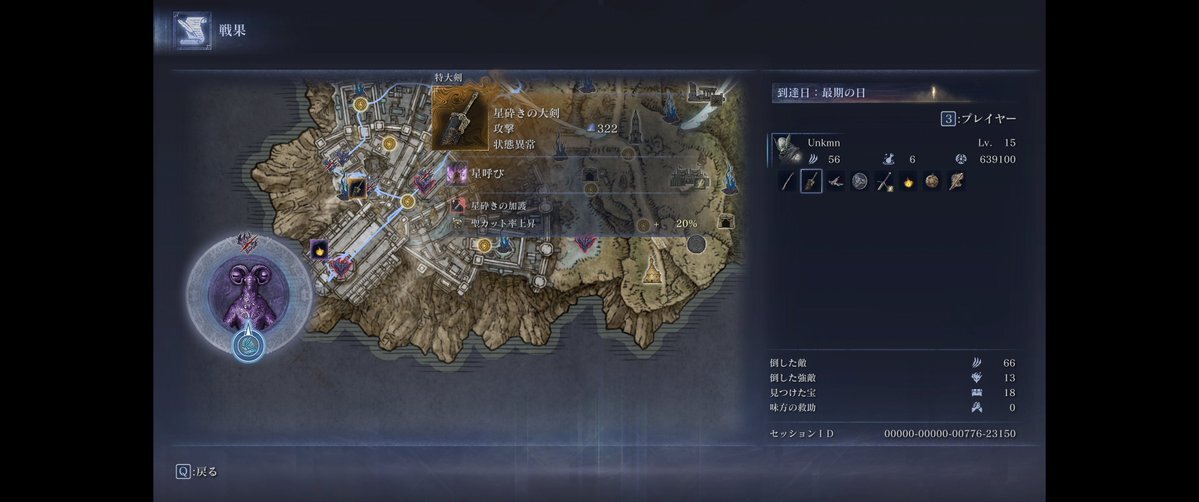Select the yellow flame item slot
The height and width of the screenshot is (502, 1199).
908,182
